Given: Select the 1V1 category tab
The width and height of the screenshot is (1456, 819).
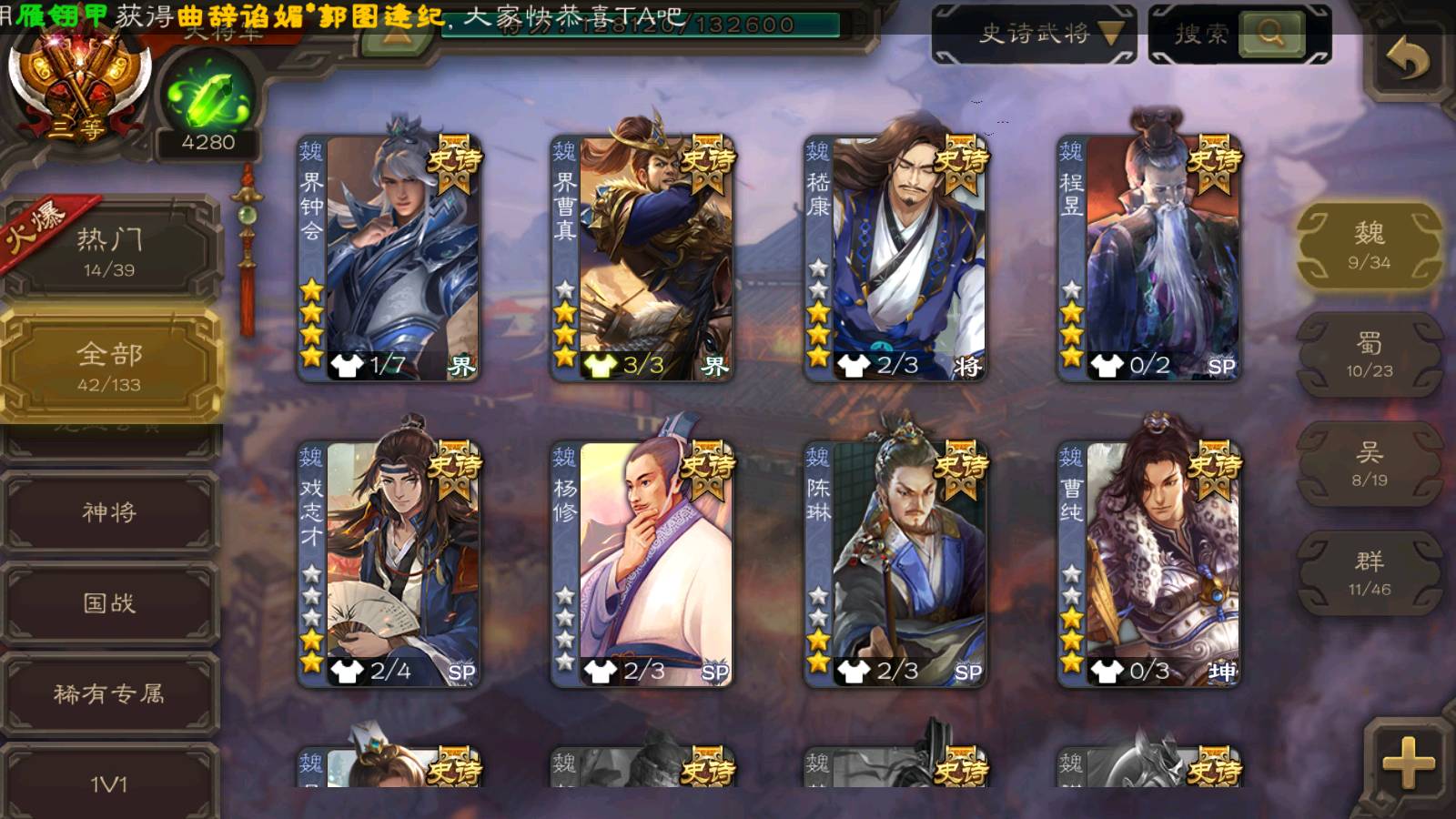Looking at the screenshot, I should pos(110,783).
